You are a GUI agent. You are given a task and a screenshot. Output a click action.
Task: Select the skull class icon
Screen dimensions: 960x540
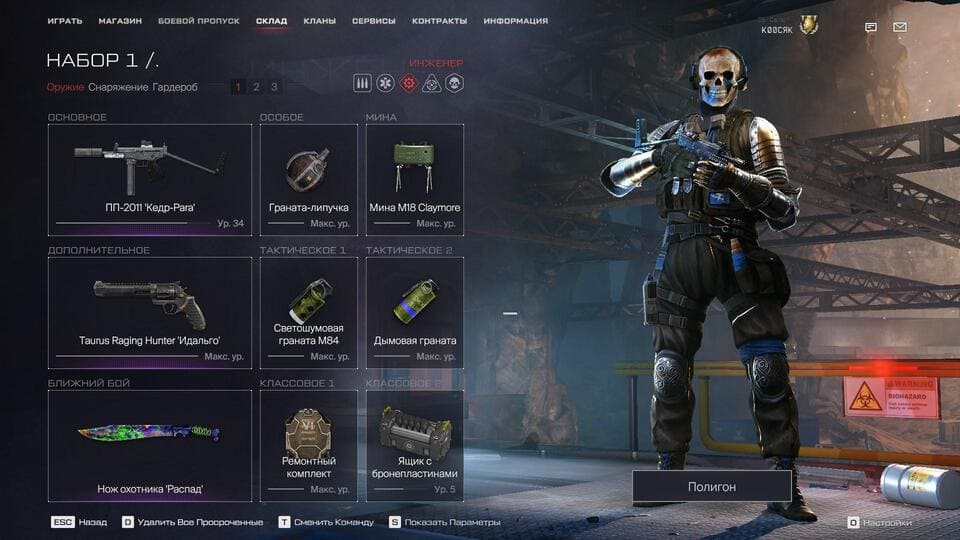[x=454, y=84]
